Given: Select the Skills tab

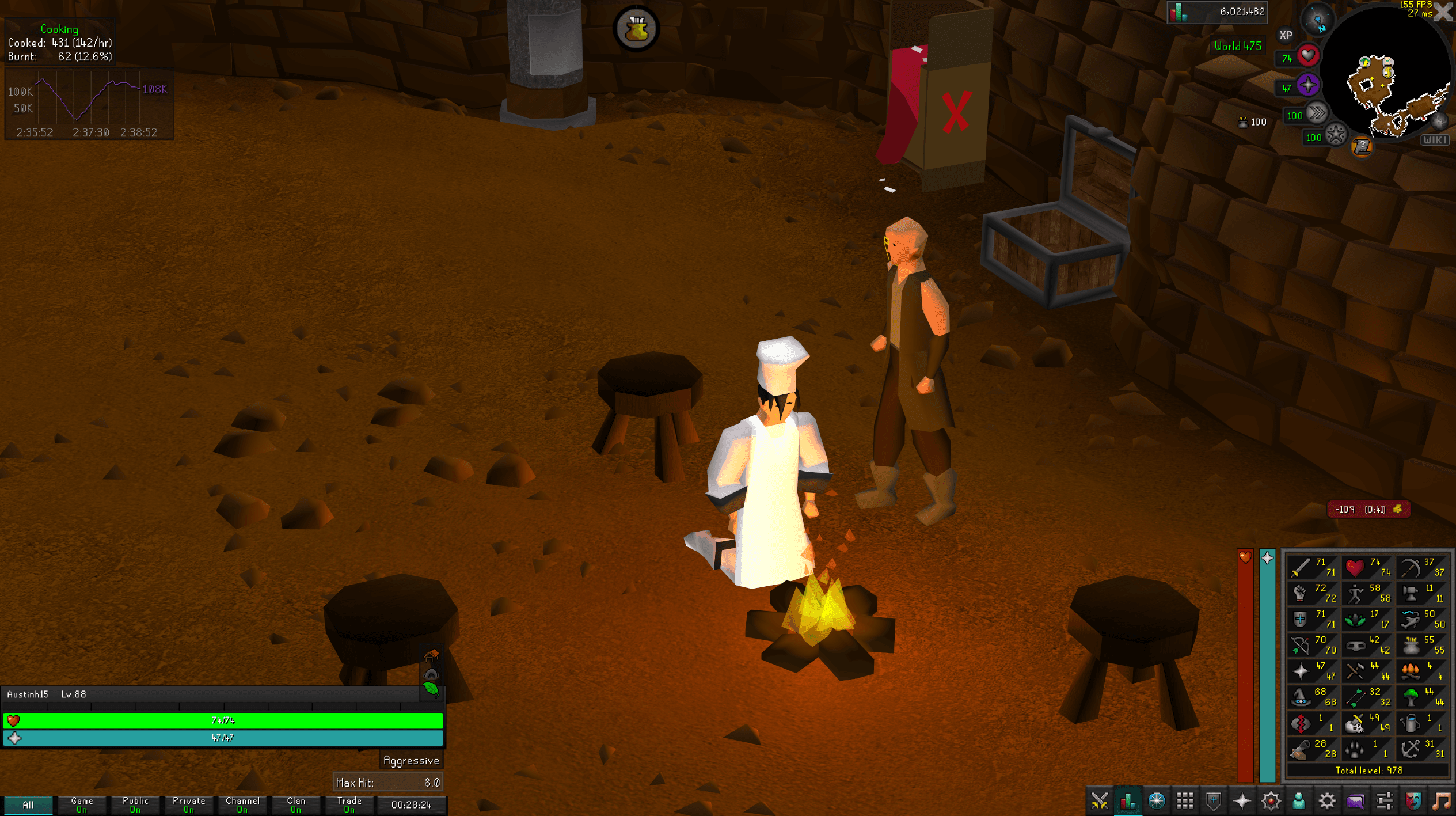Looking at the screenshot, I should click(1128, 802).
